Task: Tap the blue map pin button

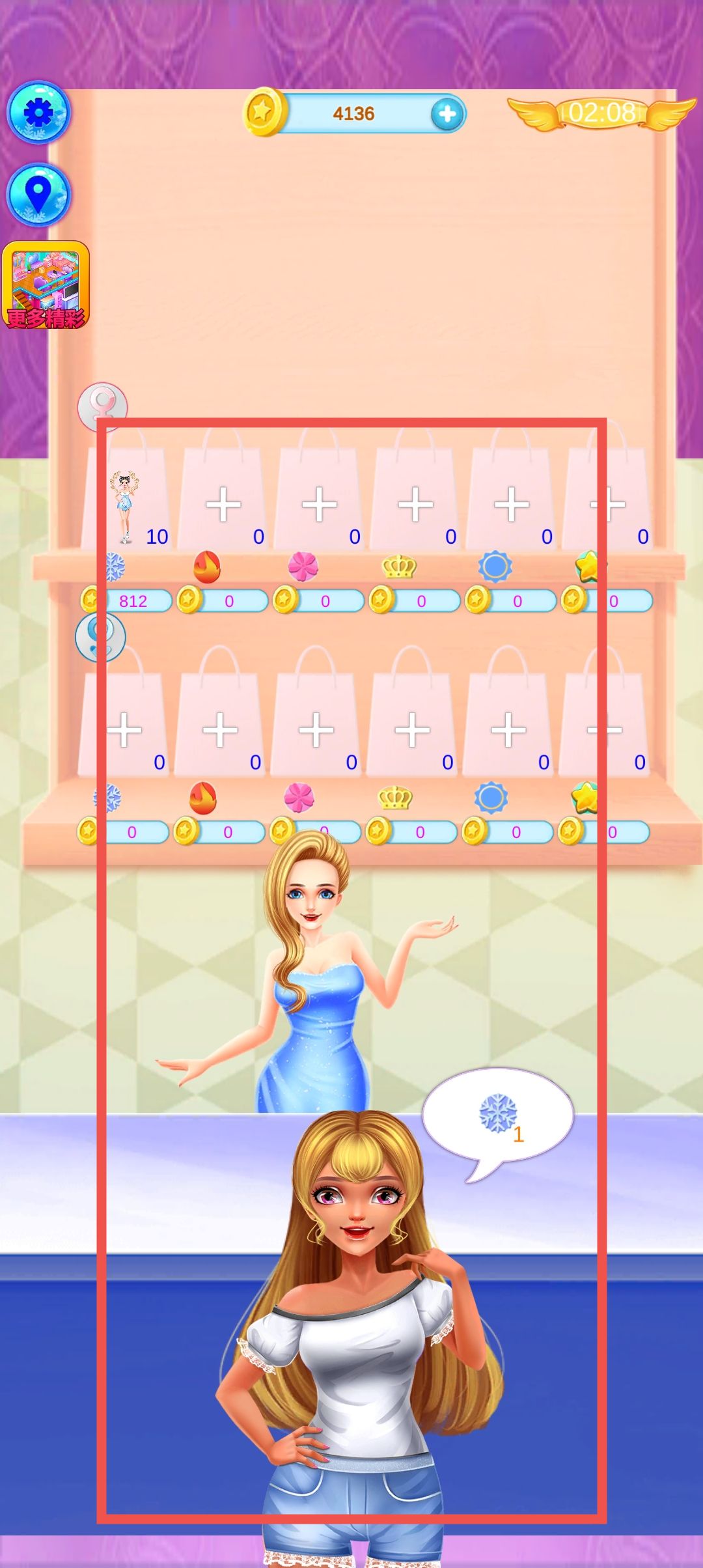Action: pyautogui.click(x=38, y=194)
